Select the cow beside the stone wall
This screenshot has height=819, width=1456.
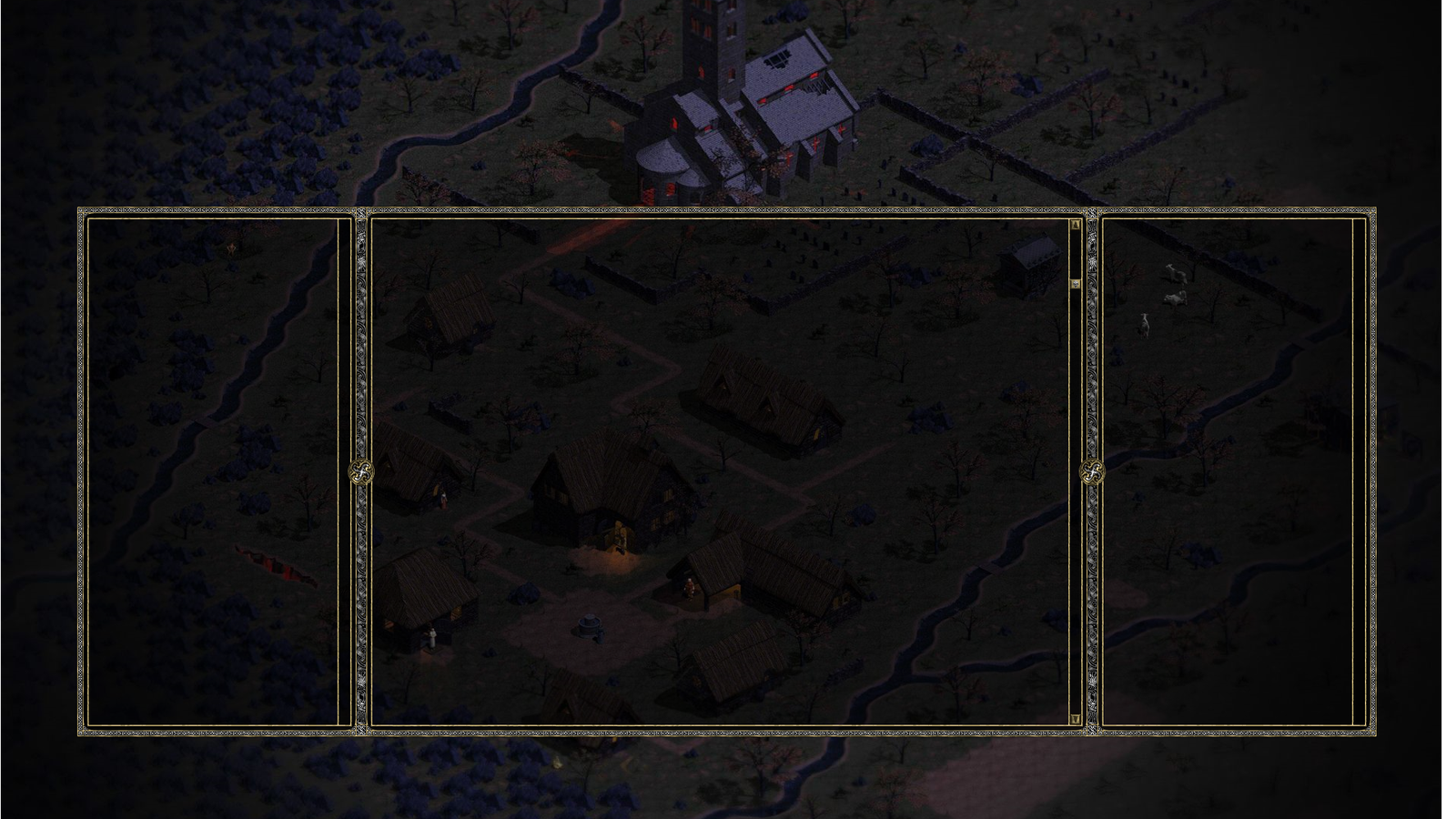1176,273
